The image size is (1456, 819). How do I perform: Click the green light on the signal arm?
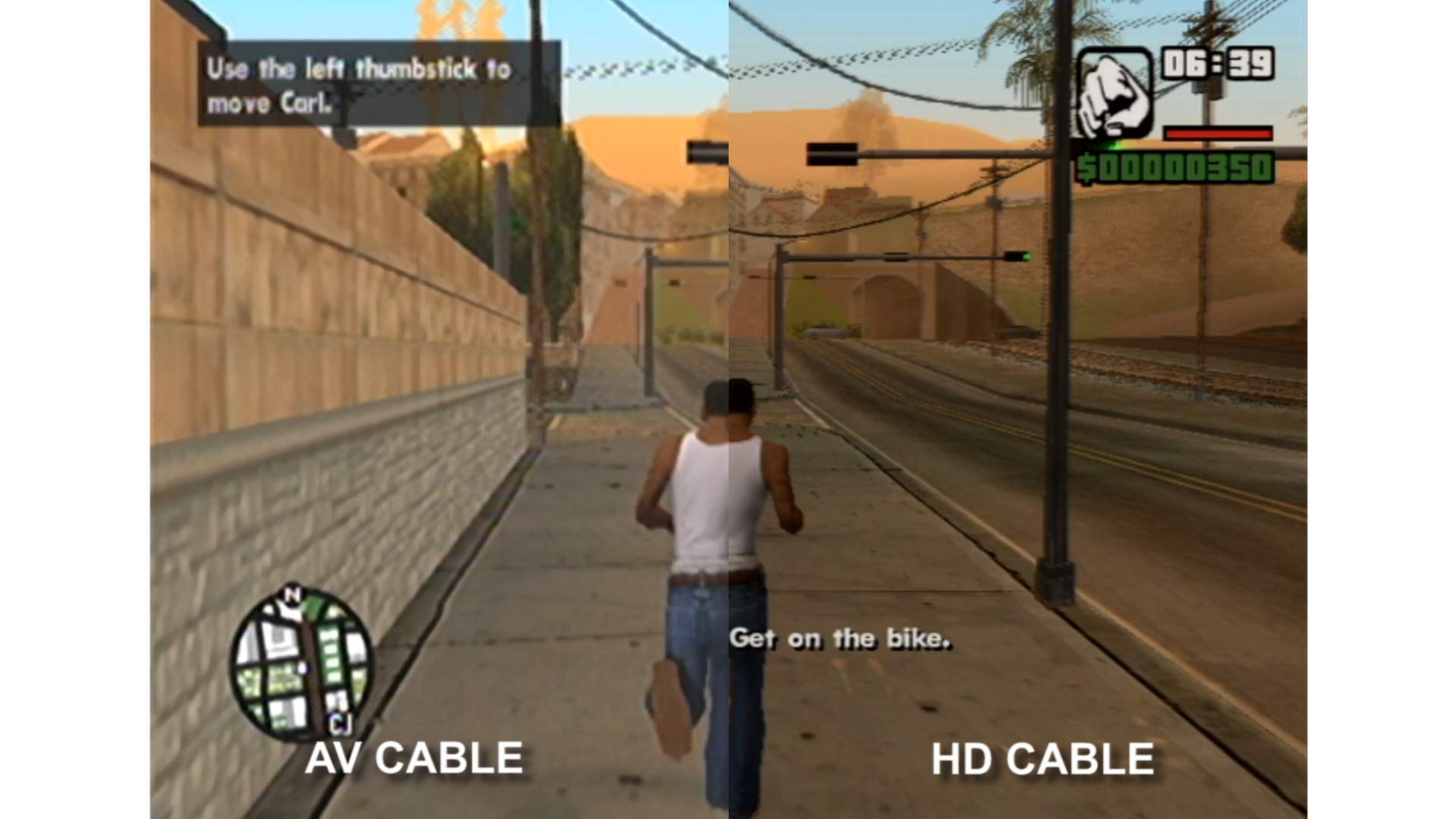pos(1028,256)
